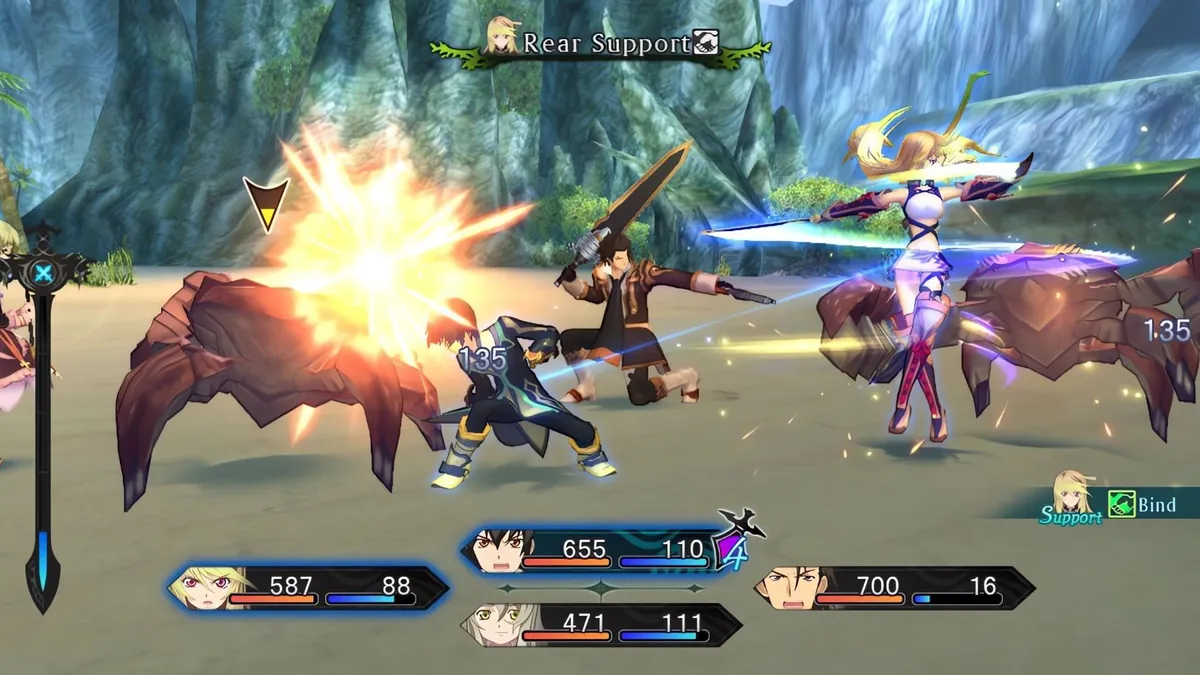Select the blonde girl's party status panel

click(308, 587)
